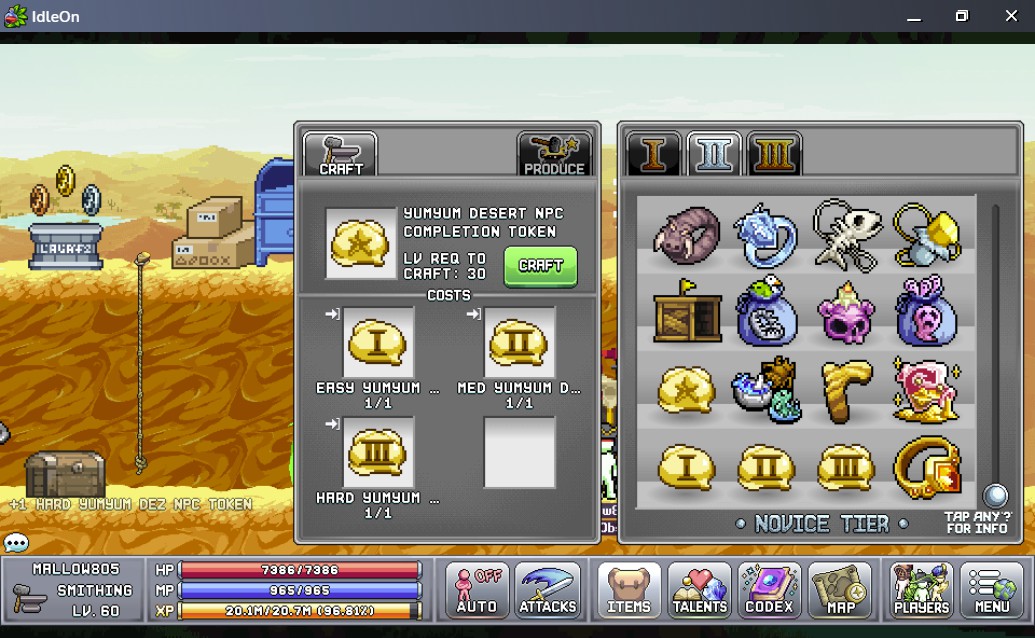Click the Easy Yumyum token cost slot

click(x=379, y=343)
